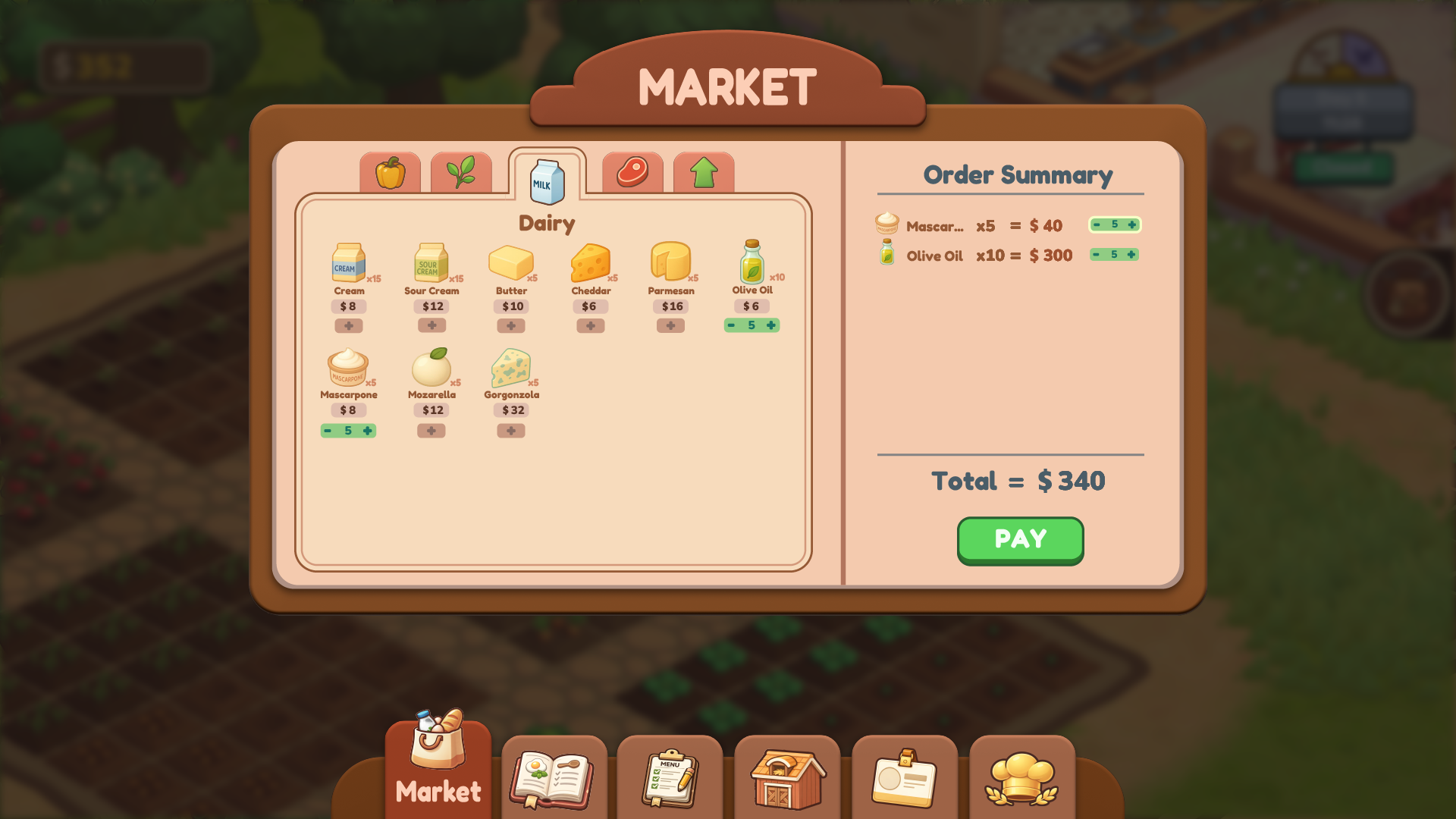Decrease Olive Oil quantity in the grid

[731, 325]
